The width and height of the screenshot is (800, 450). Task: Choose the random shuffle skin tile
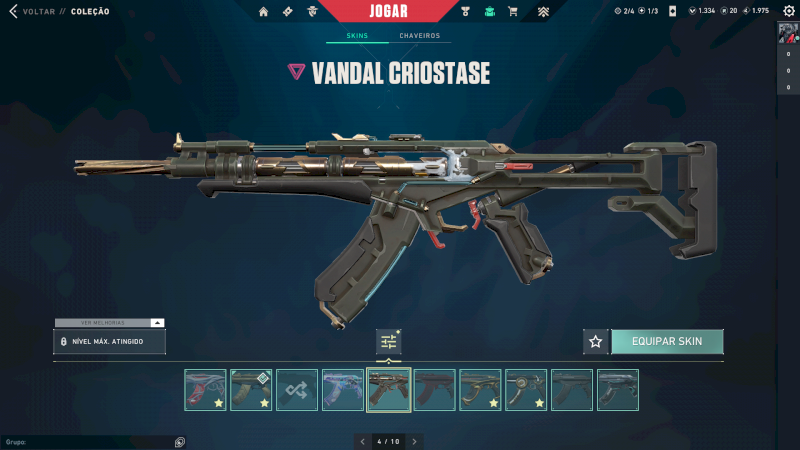[x=297, y=390]
